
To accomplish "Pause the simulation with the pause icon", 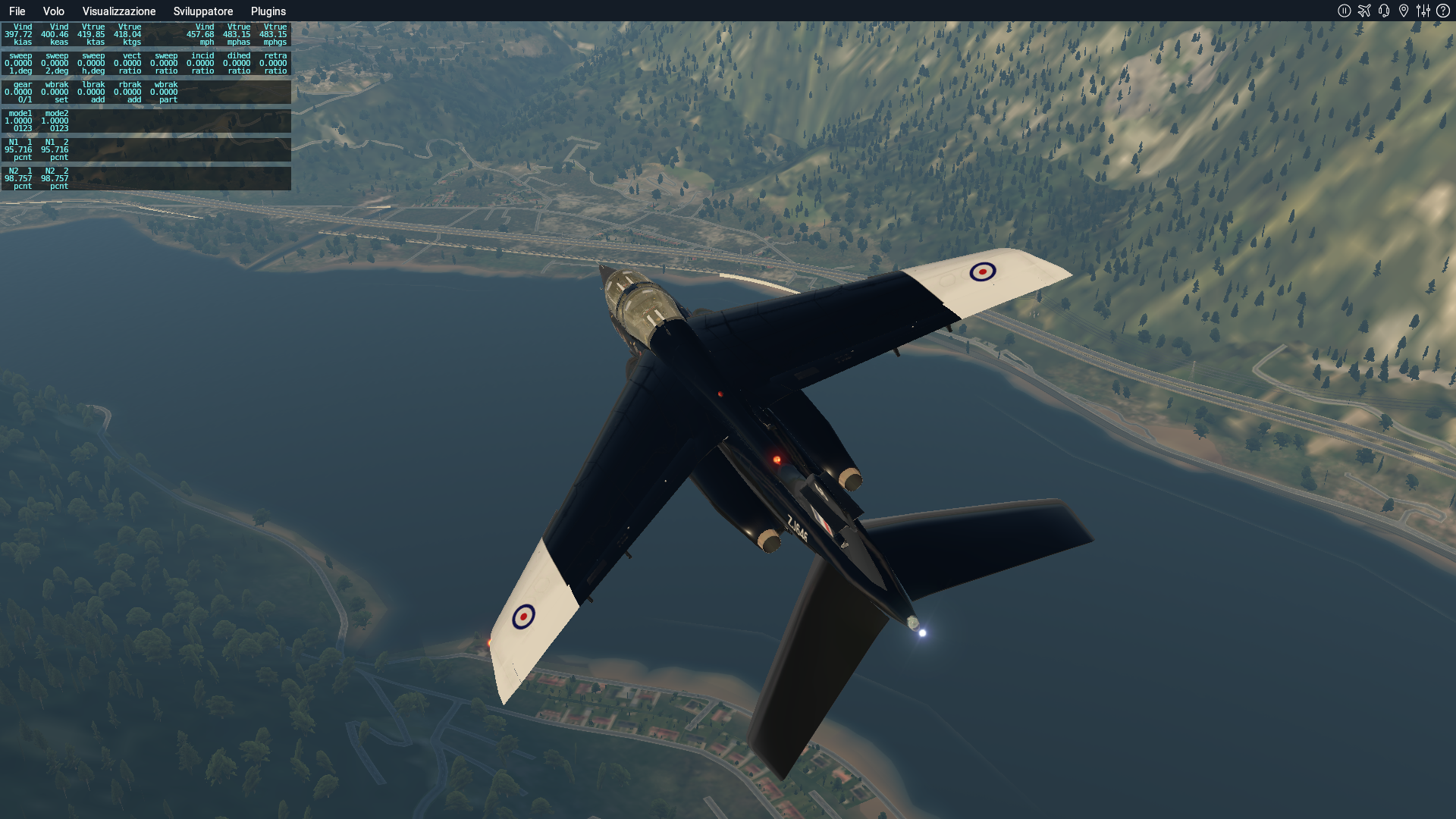I will click(1344, 11).
